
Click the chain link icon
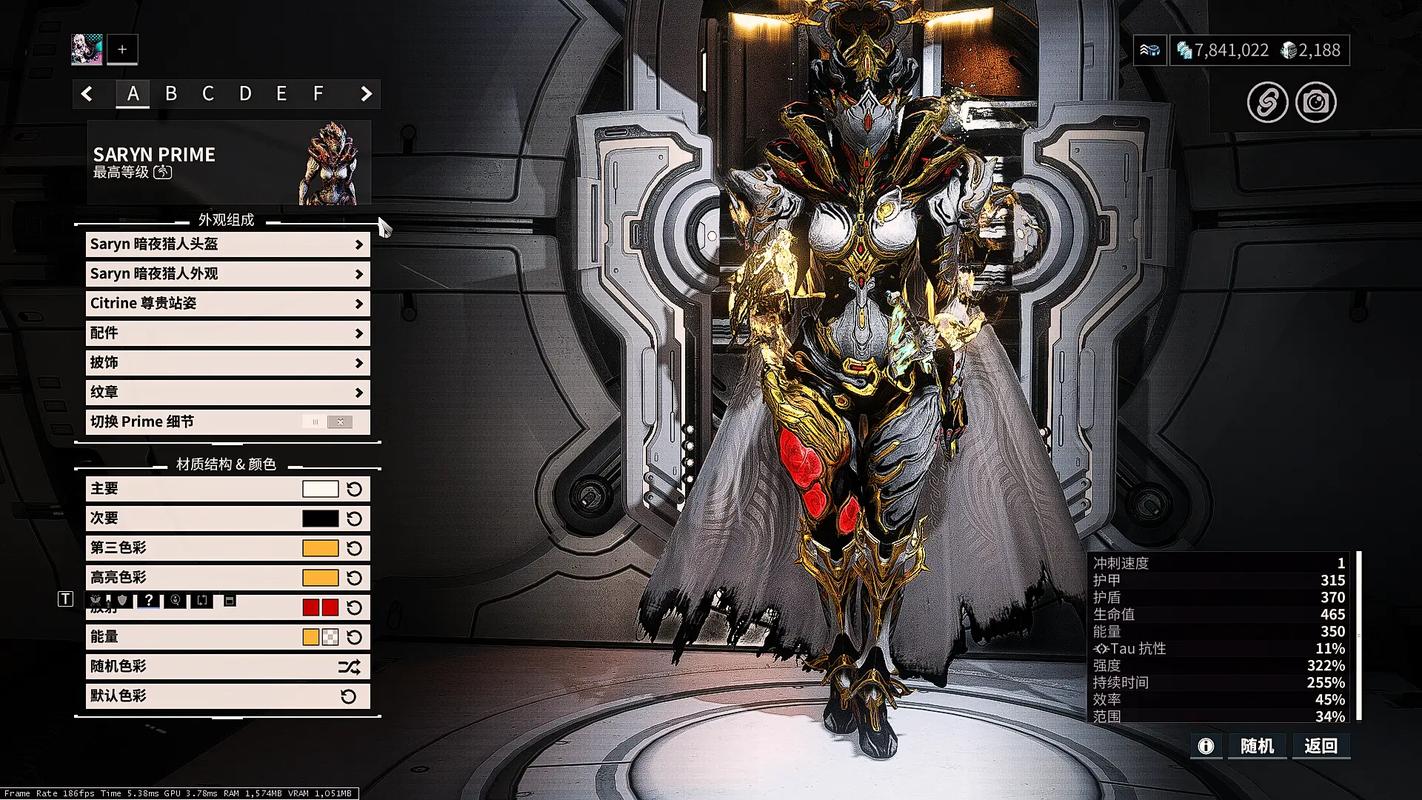coord(1267,102)
